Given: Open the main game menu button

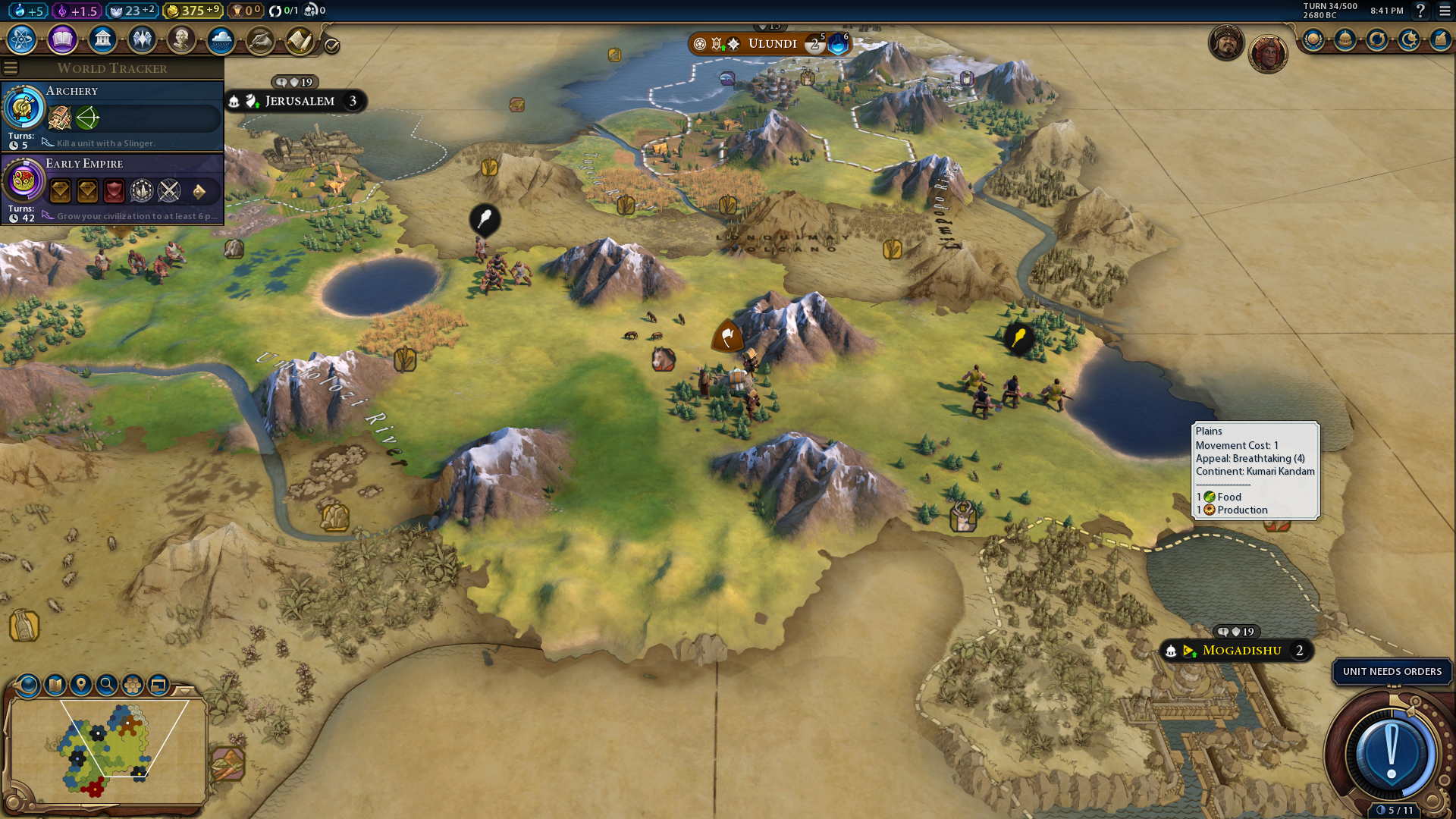Looking at the screenshot, I should (1445, 11).
